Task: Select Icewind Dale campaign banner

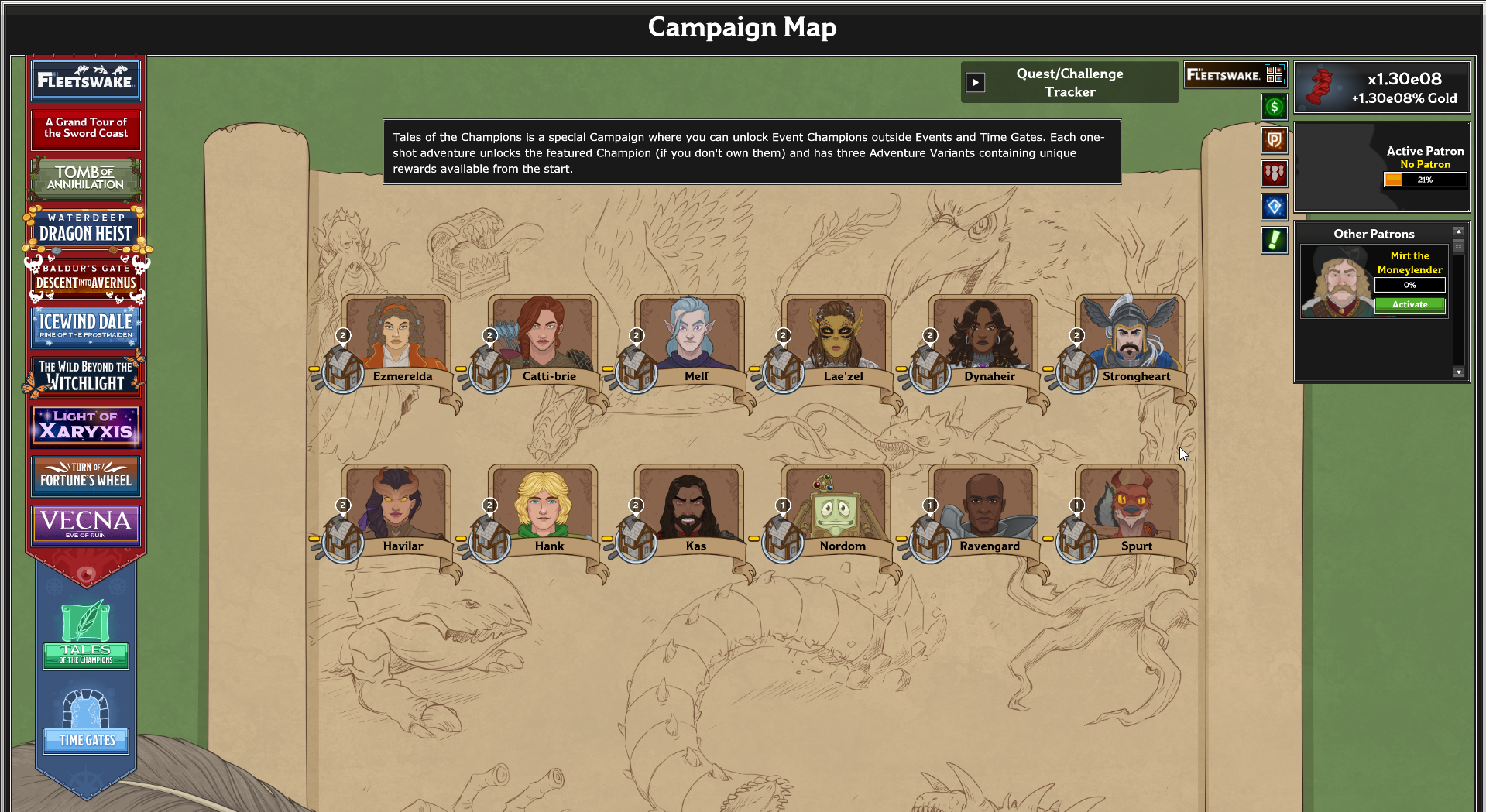Action: [85, 327]
